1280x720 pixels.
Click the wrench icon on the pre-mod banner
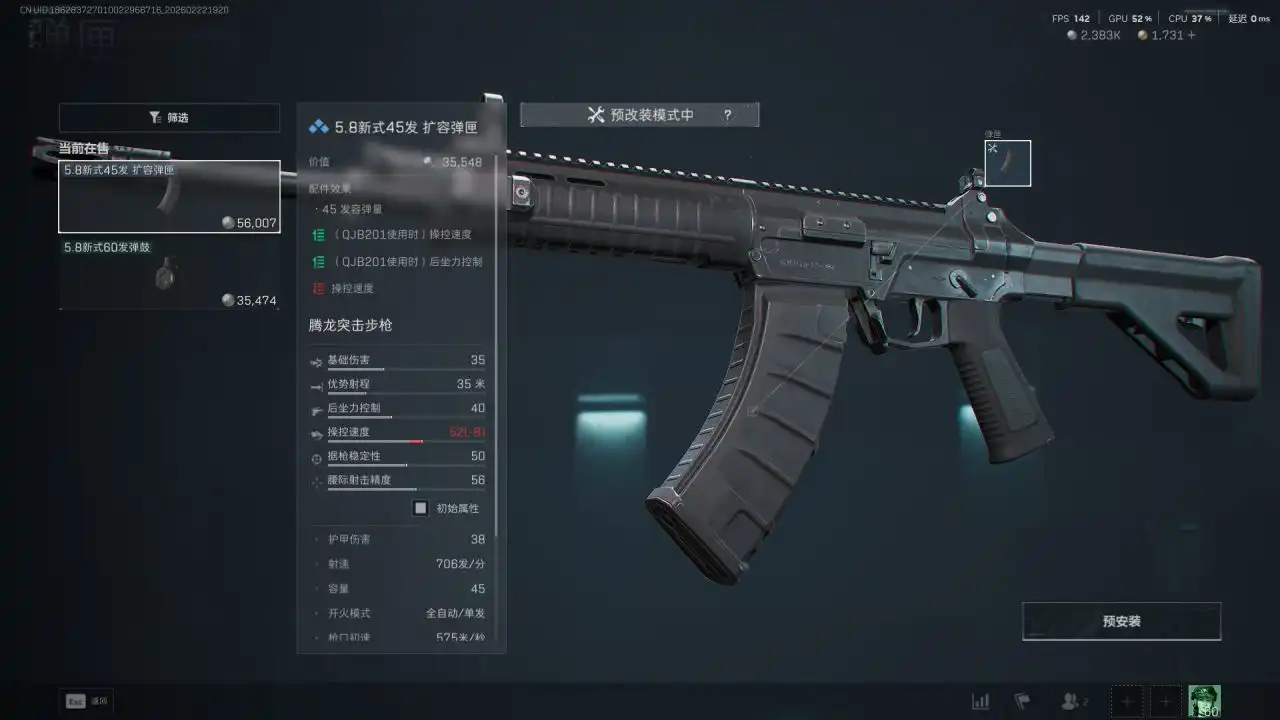(x=597, y=114)
